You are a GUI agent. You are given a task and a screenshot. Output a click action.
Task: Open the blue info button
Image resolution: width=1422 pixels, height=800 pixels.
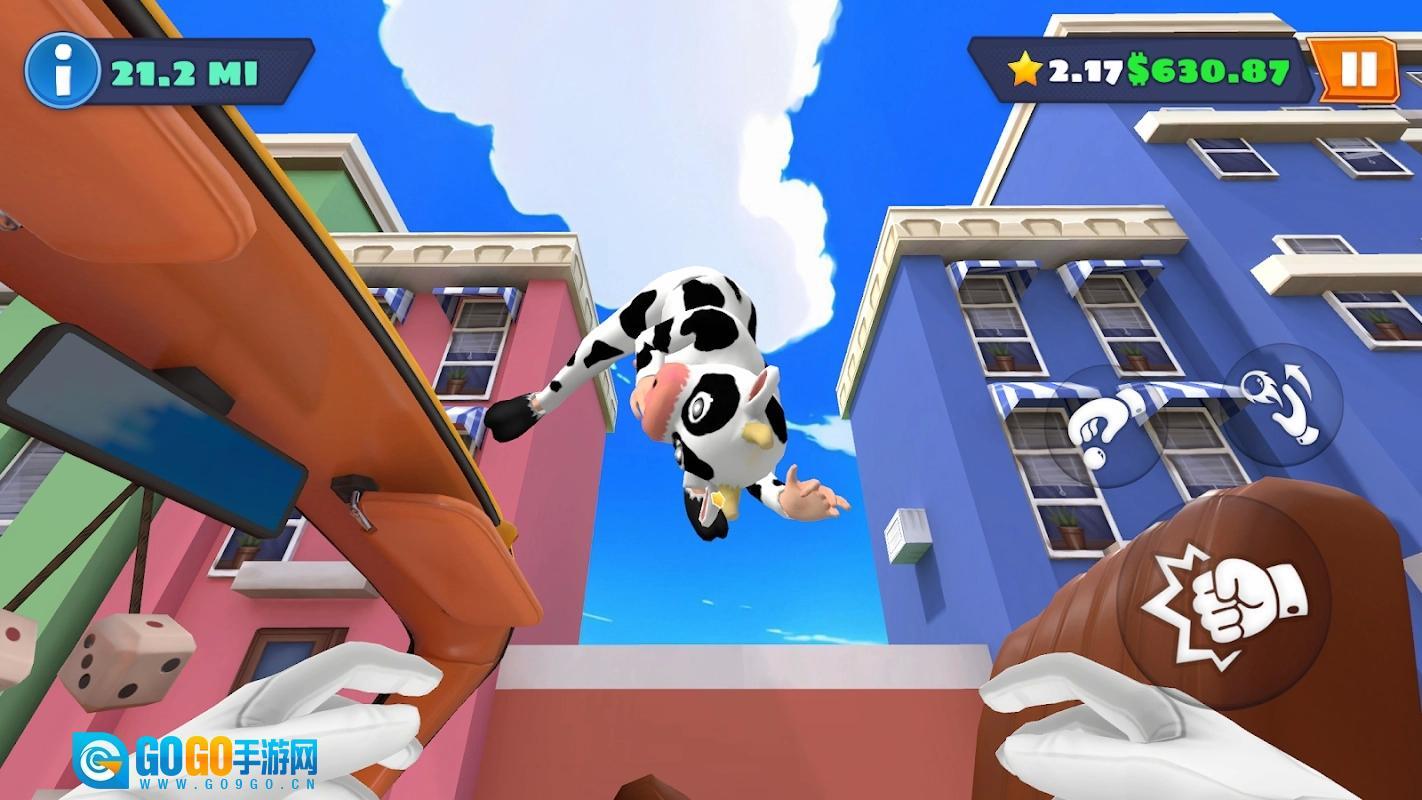pos(62,71)
